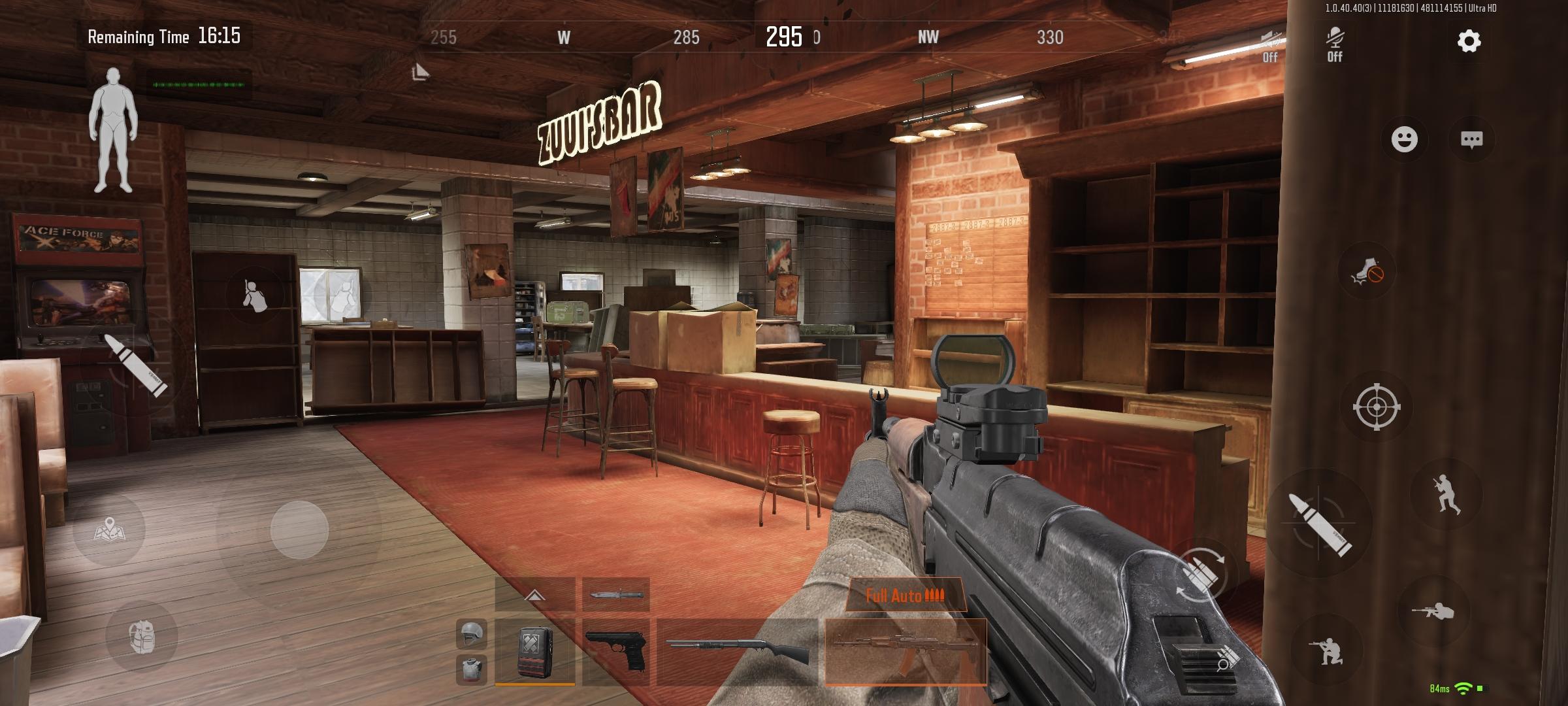Open the backpack inventory
The image size is (1568, 706).
[141, 637]
